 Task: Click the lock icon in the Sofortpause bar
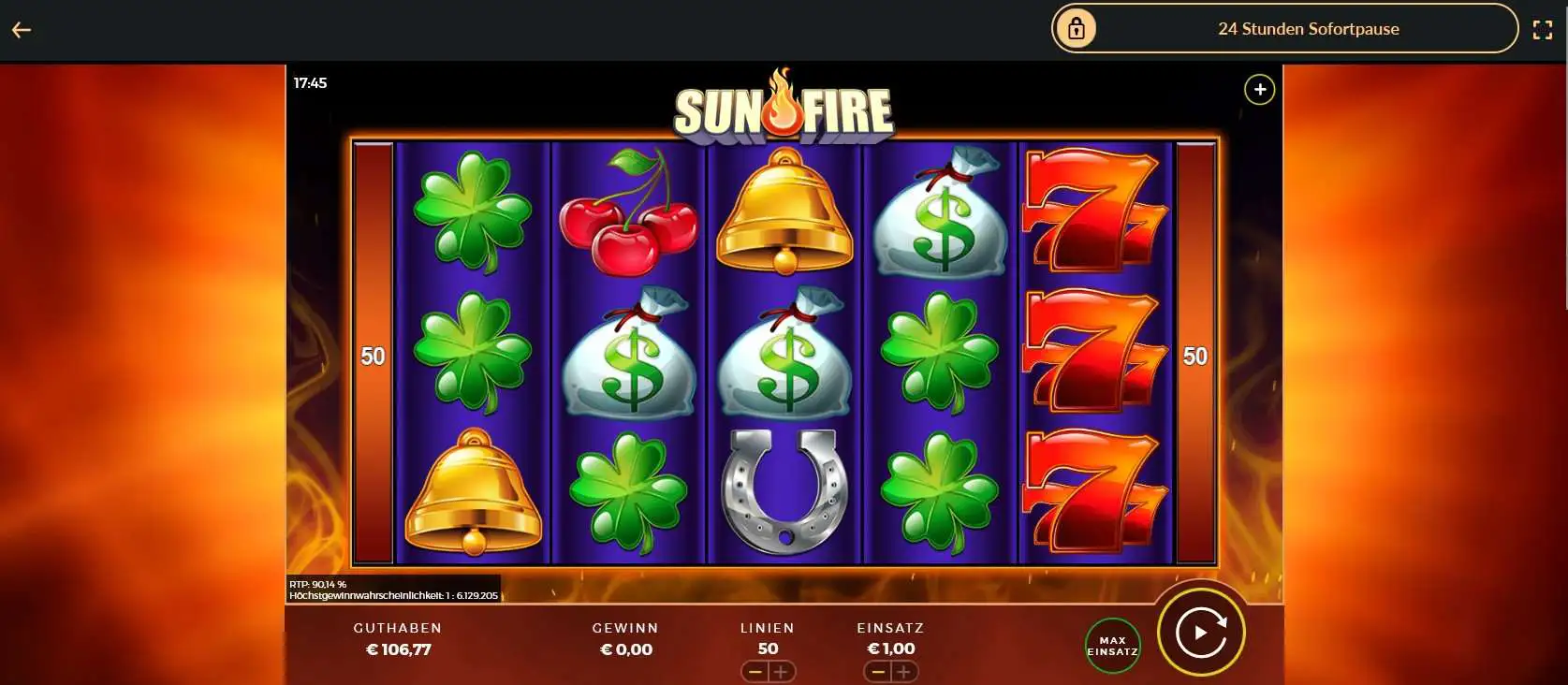pyautogui.click(x=1077, y=28)
